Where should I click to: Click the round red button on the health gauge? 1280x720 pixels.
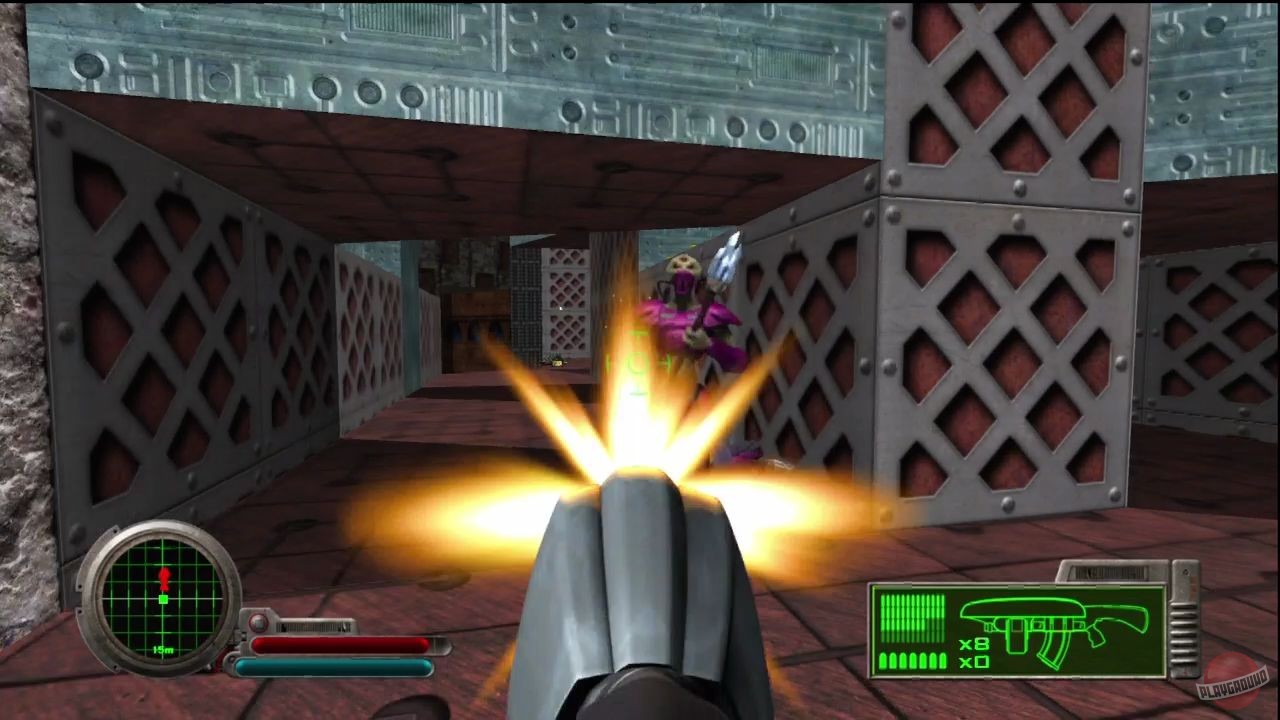pyautogui.click(x=258, y=622)
